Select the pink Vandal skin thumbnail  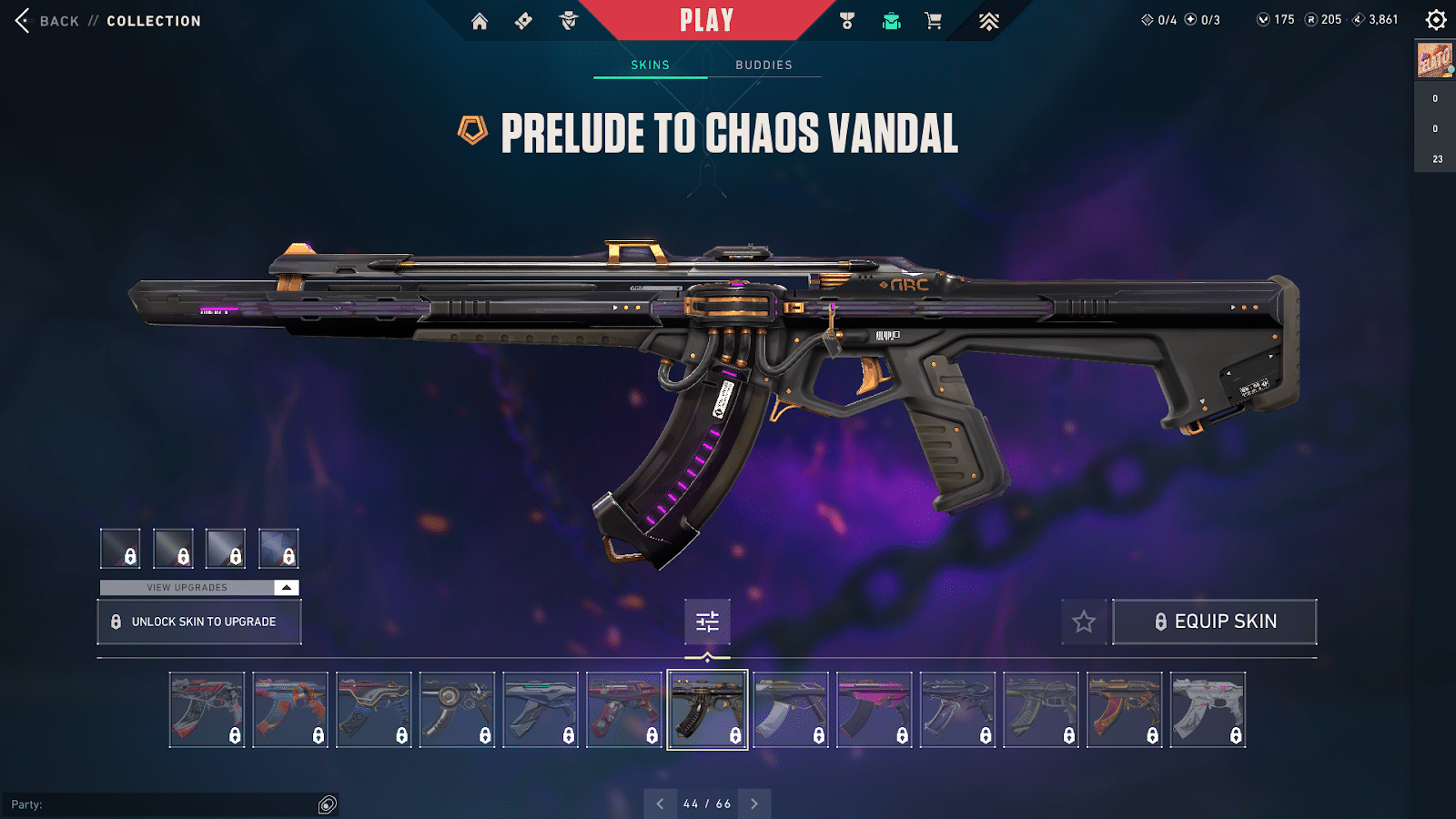point(873,708)
